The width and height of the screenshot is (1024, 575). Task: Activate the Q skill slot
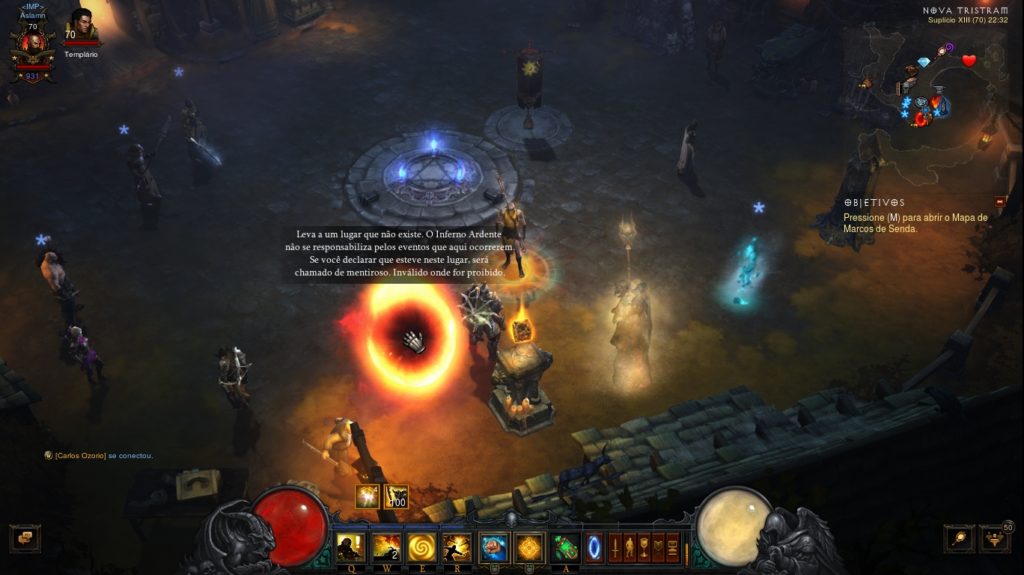point(351,547)
